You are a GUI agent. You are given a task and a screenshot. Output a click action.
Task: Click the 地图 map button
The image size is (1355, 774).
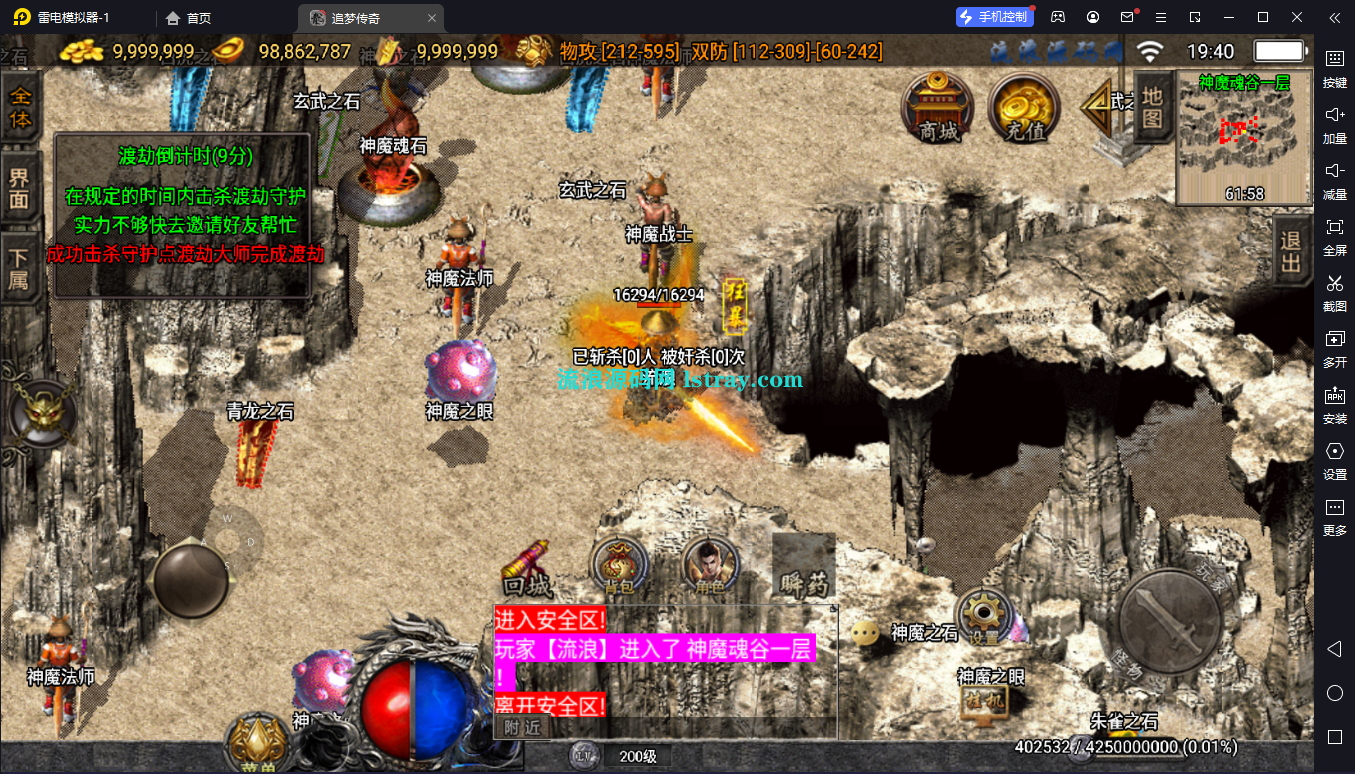click(1153, 107)
